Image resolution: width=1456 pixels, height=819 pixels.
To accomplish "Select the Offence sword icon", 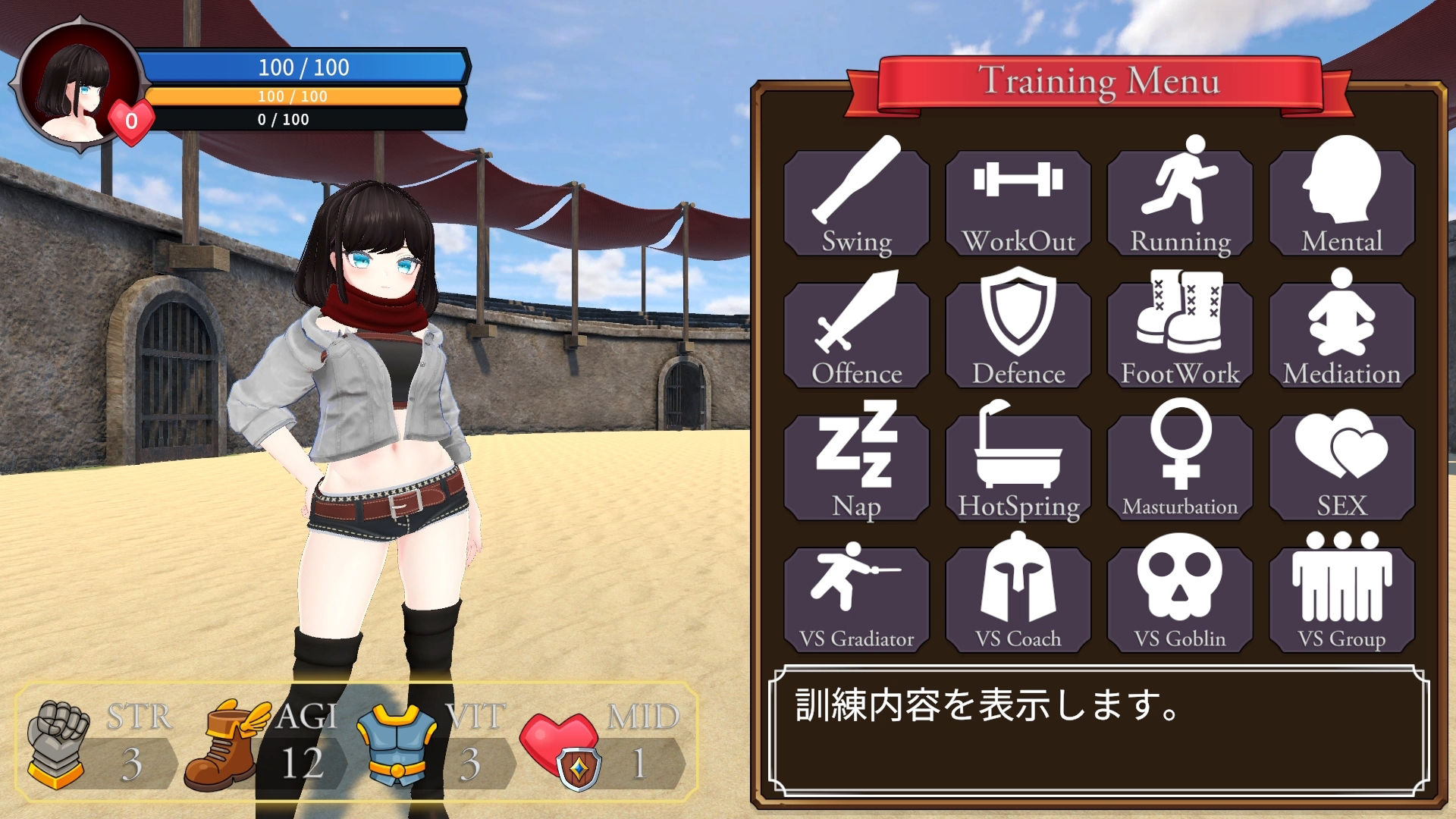I will pos(855,331).
